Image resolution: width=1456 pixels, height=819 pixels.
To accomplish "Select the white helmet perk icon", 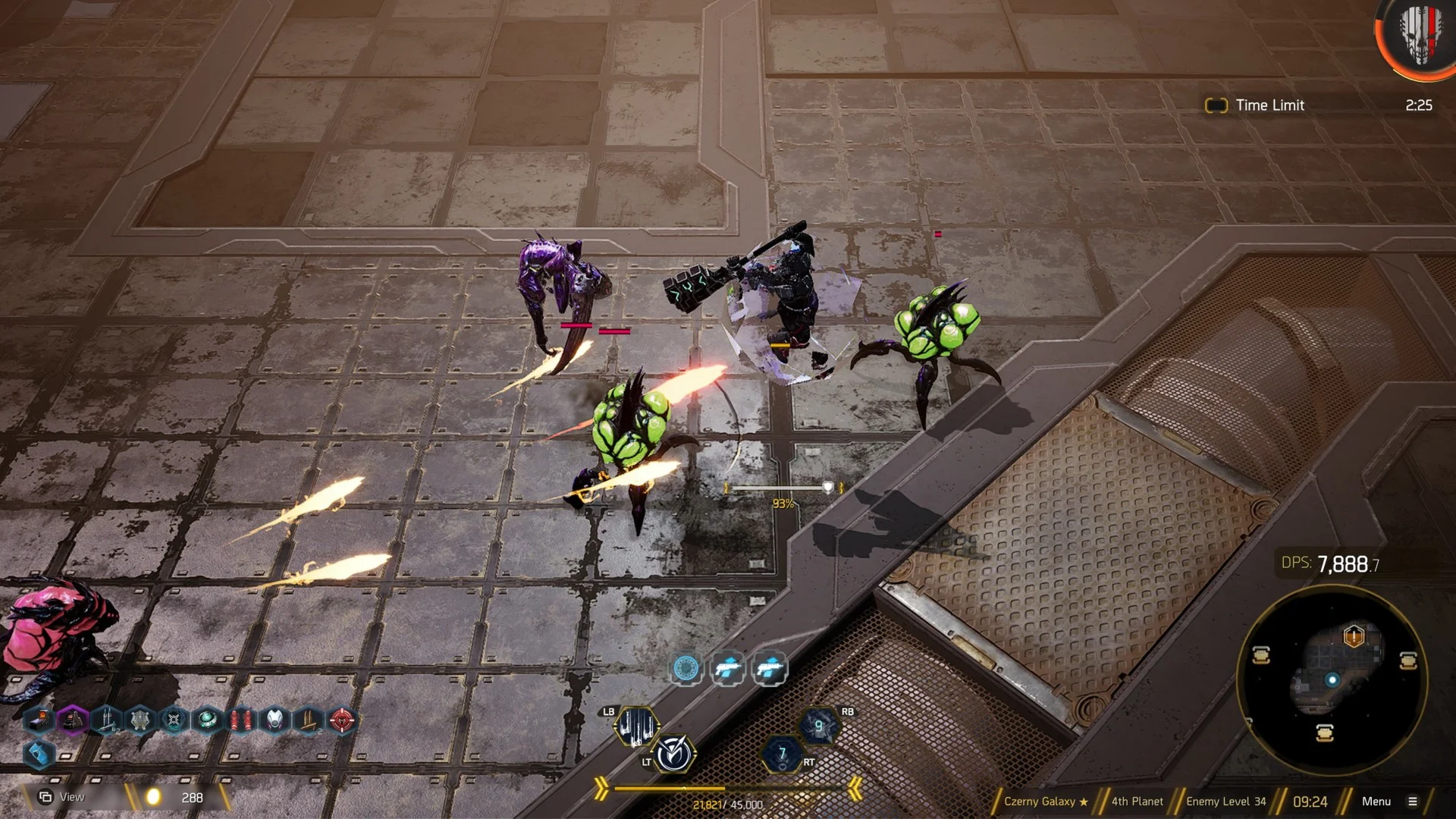I will [x=275, y=719].
